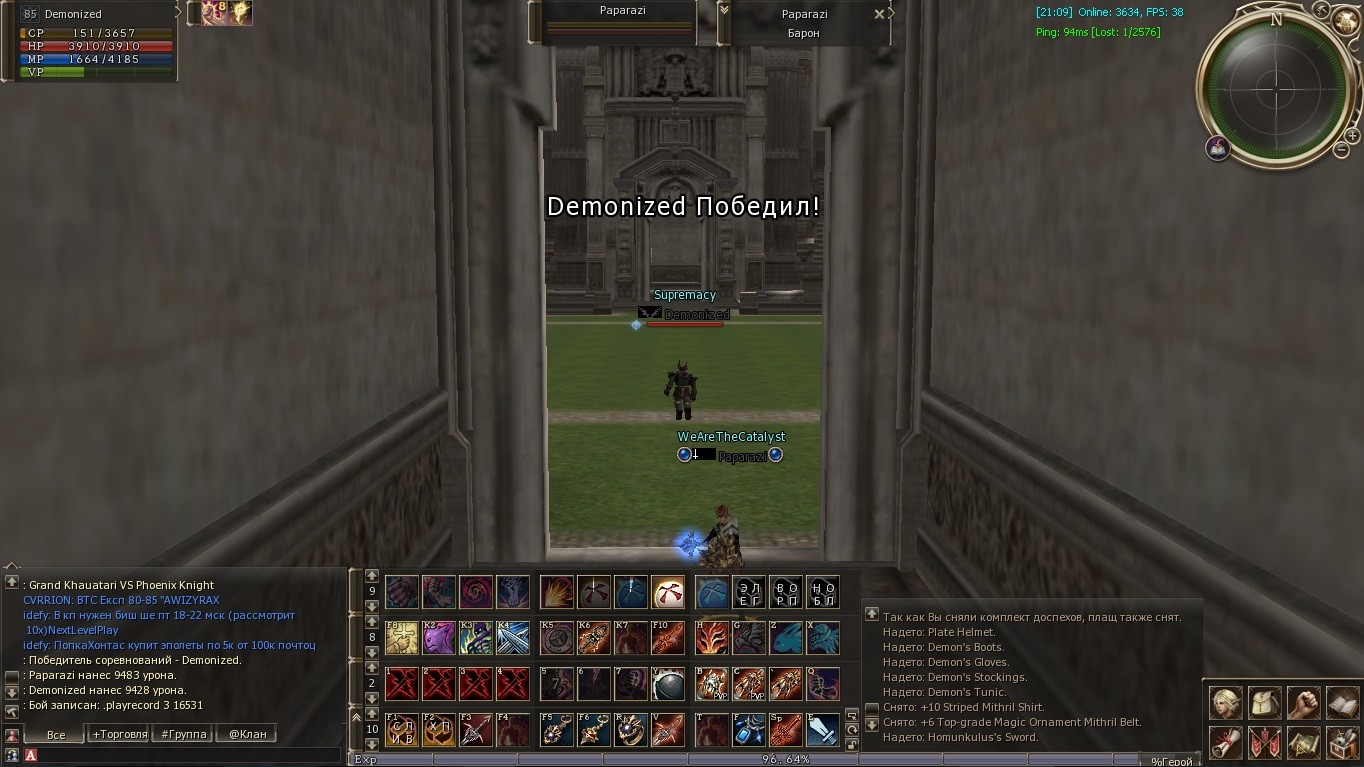Open the skills open-book icon
This screenshot has height=767, width=1364.
coord(1342,703)
